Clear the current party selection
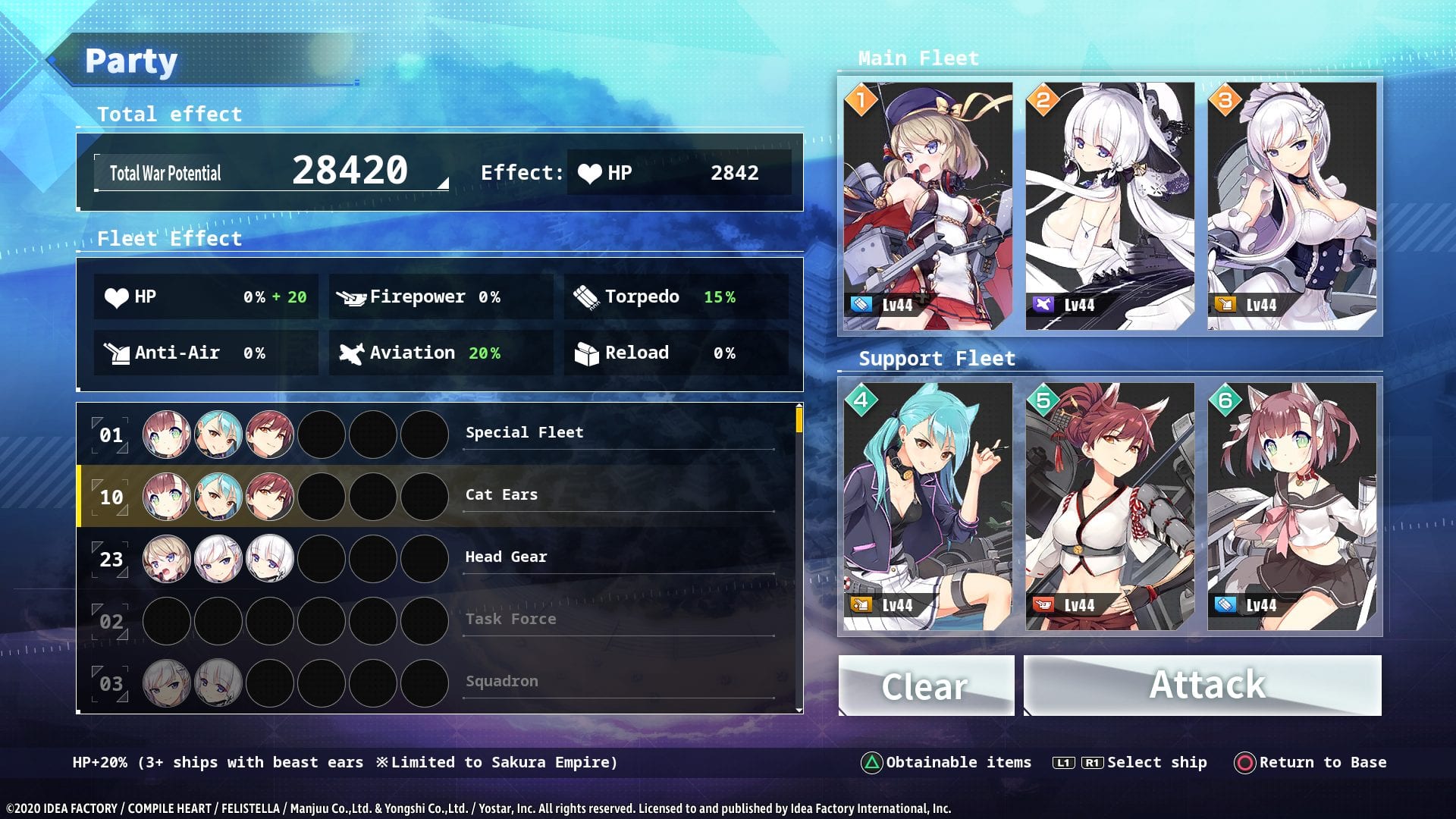 coord(926,686)
